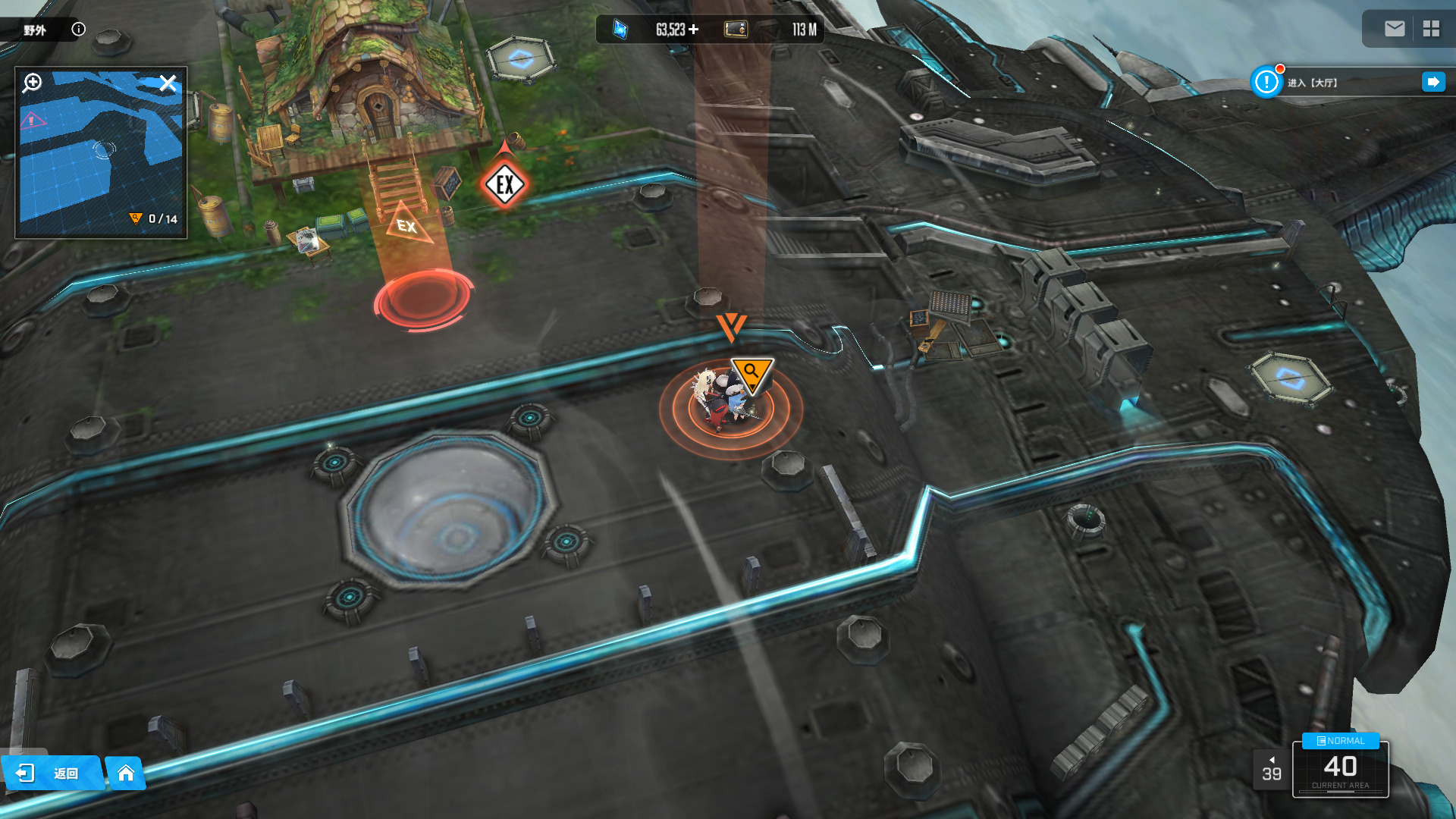Close the minimap panel
The image size is (1456, 819).
(168, 82)
